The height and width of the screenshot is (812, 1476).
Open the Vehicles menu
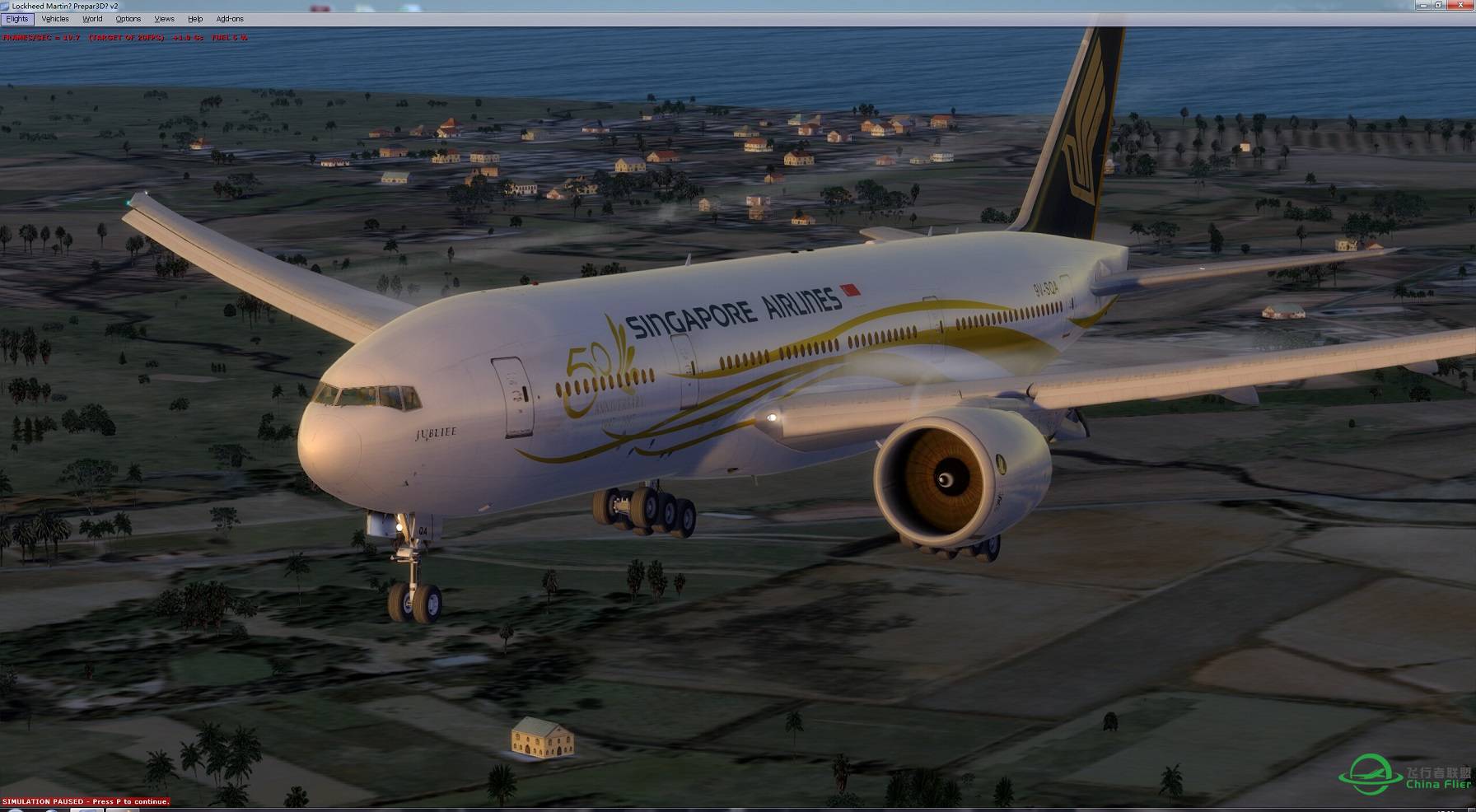click(54, 18)
